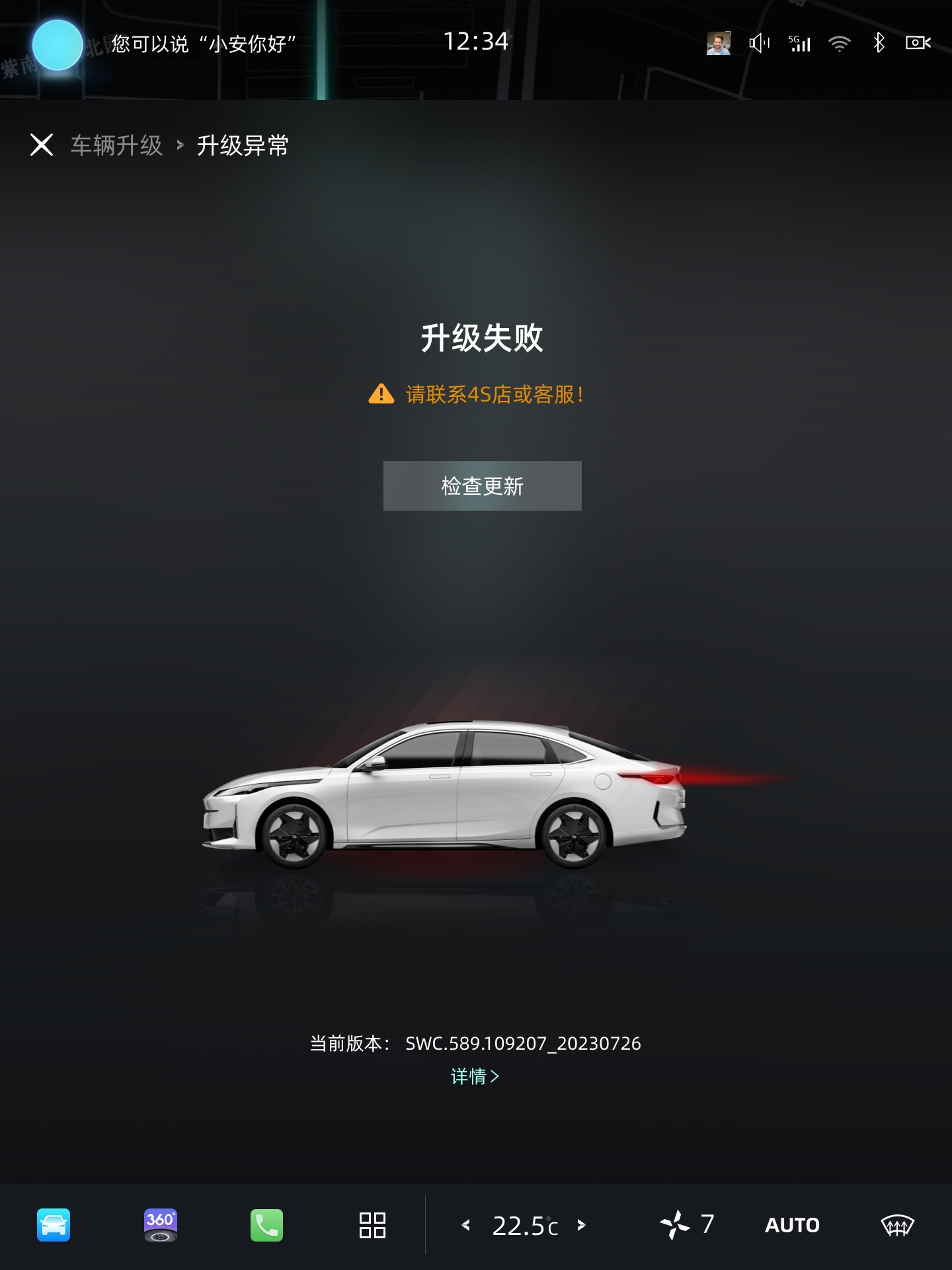Open the green phone app
Viewport: 952px width, 1270px height.
coord(266,1225)
